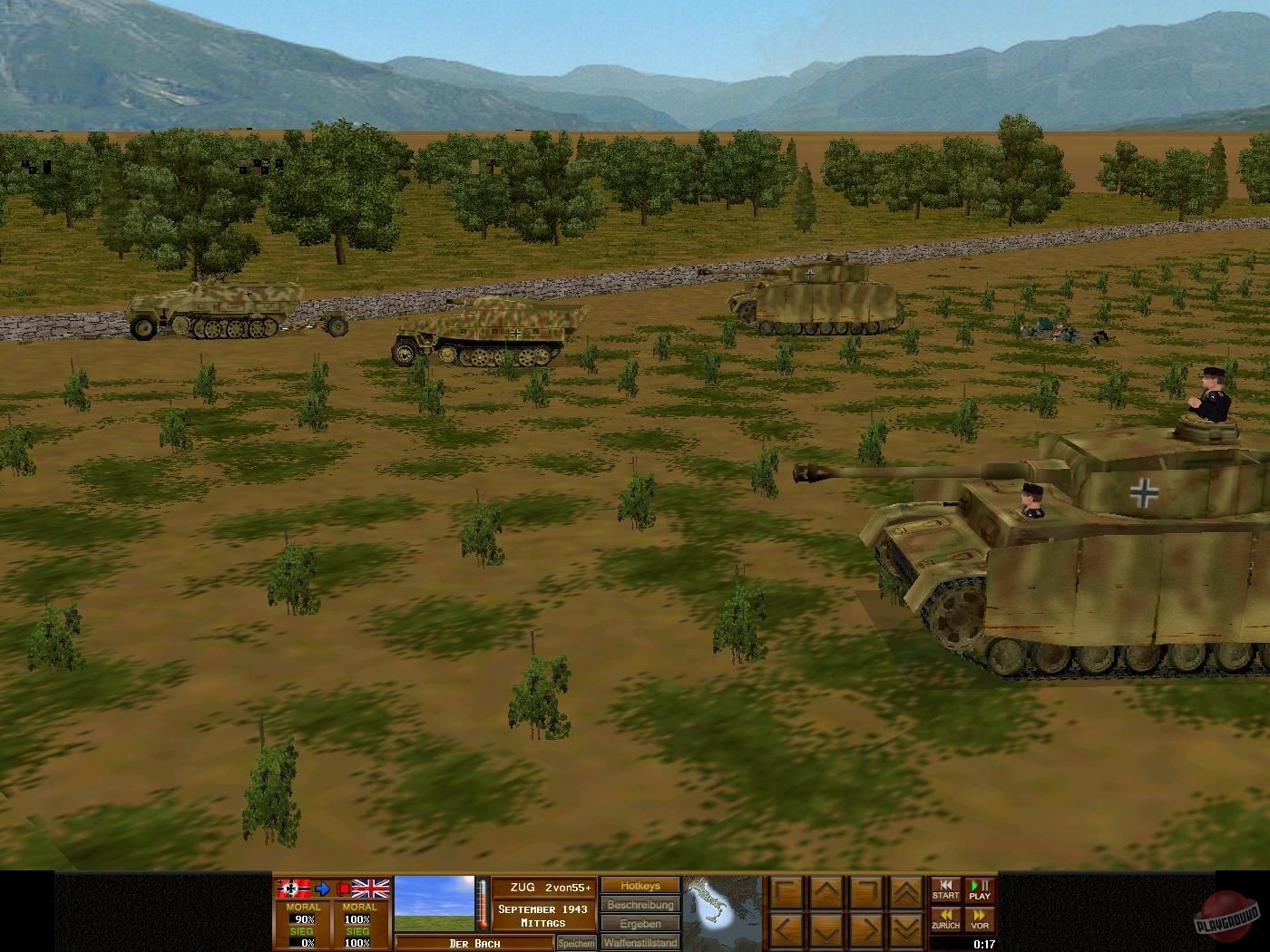Raise camera view with the double-up chevron icon

(905, 891)
